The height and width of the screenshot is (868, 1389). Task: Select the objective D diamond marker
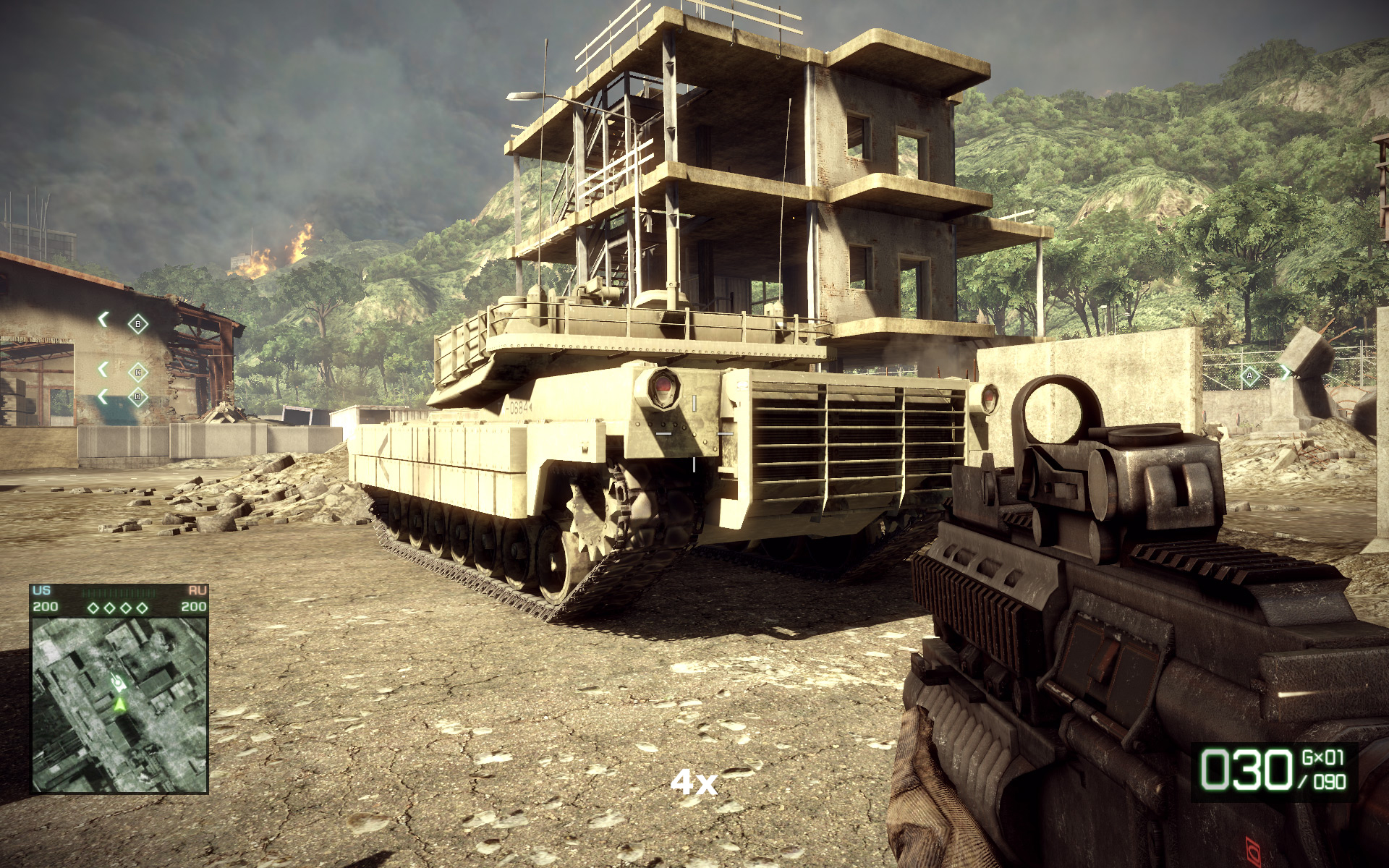tap(137, 397)
